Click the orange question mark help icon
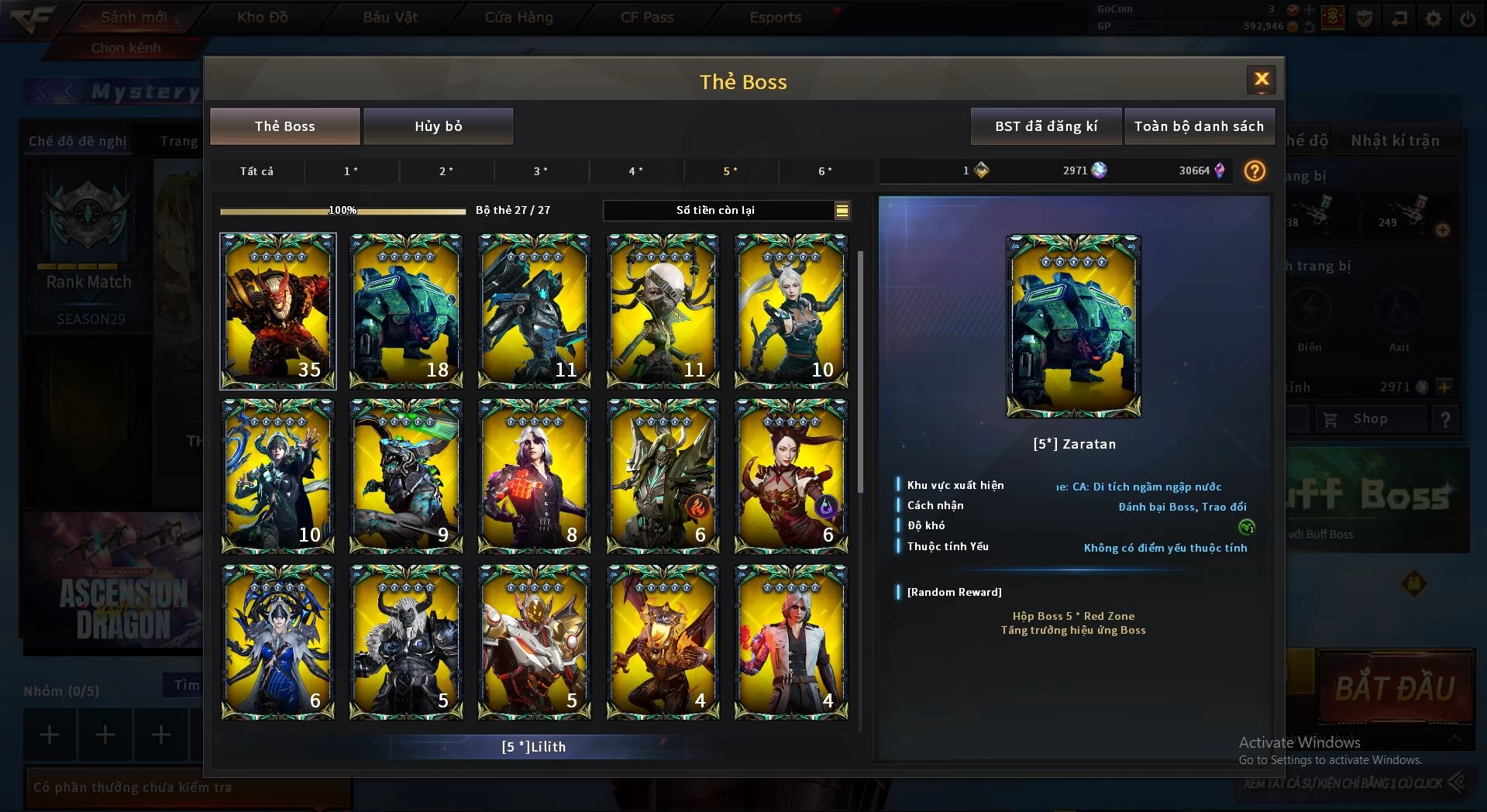This screenshot has height=812, width=1487. 1254,170
